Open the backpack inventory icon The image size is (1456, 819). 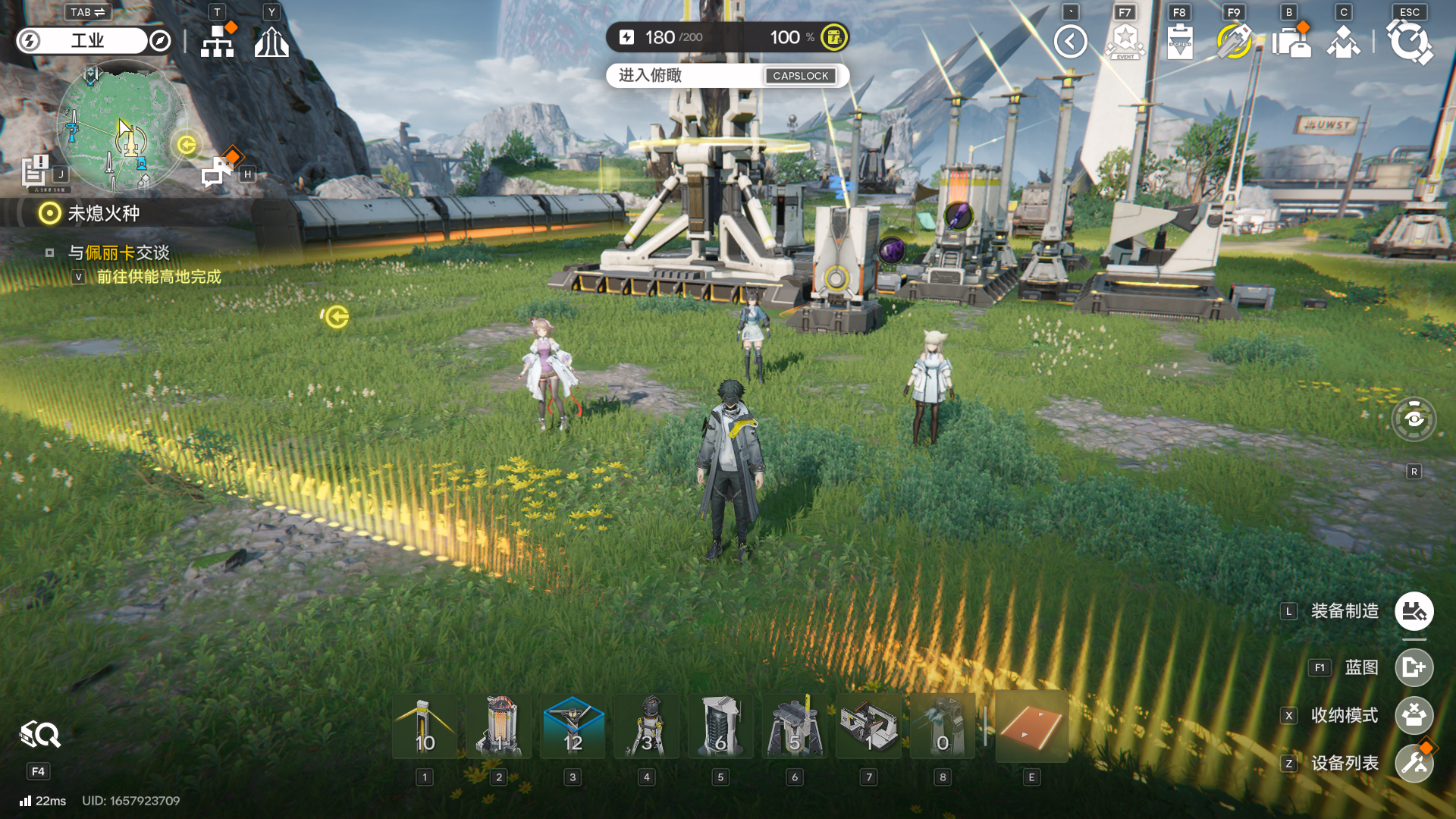tap(1291, 41)
